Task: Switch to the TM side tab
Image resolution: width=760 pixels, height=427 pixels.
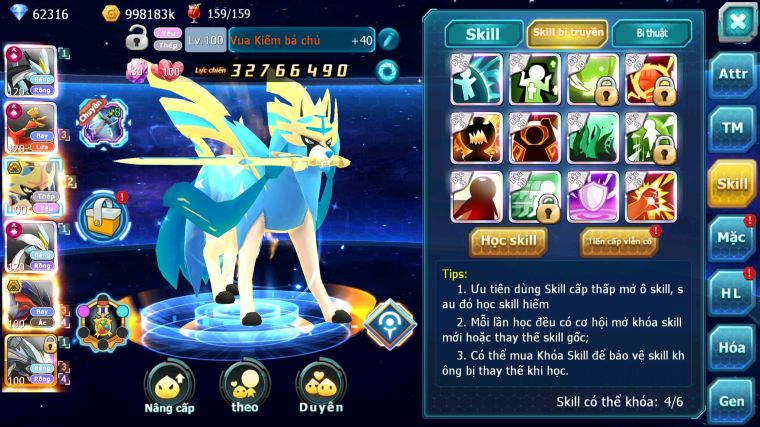Action: pyautogui.click(x=732, y=127)
